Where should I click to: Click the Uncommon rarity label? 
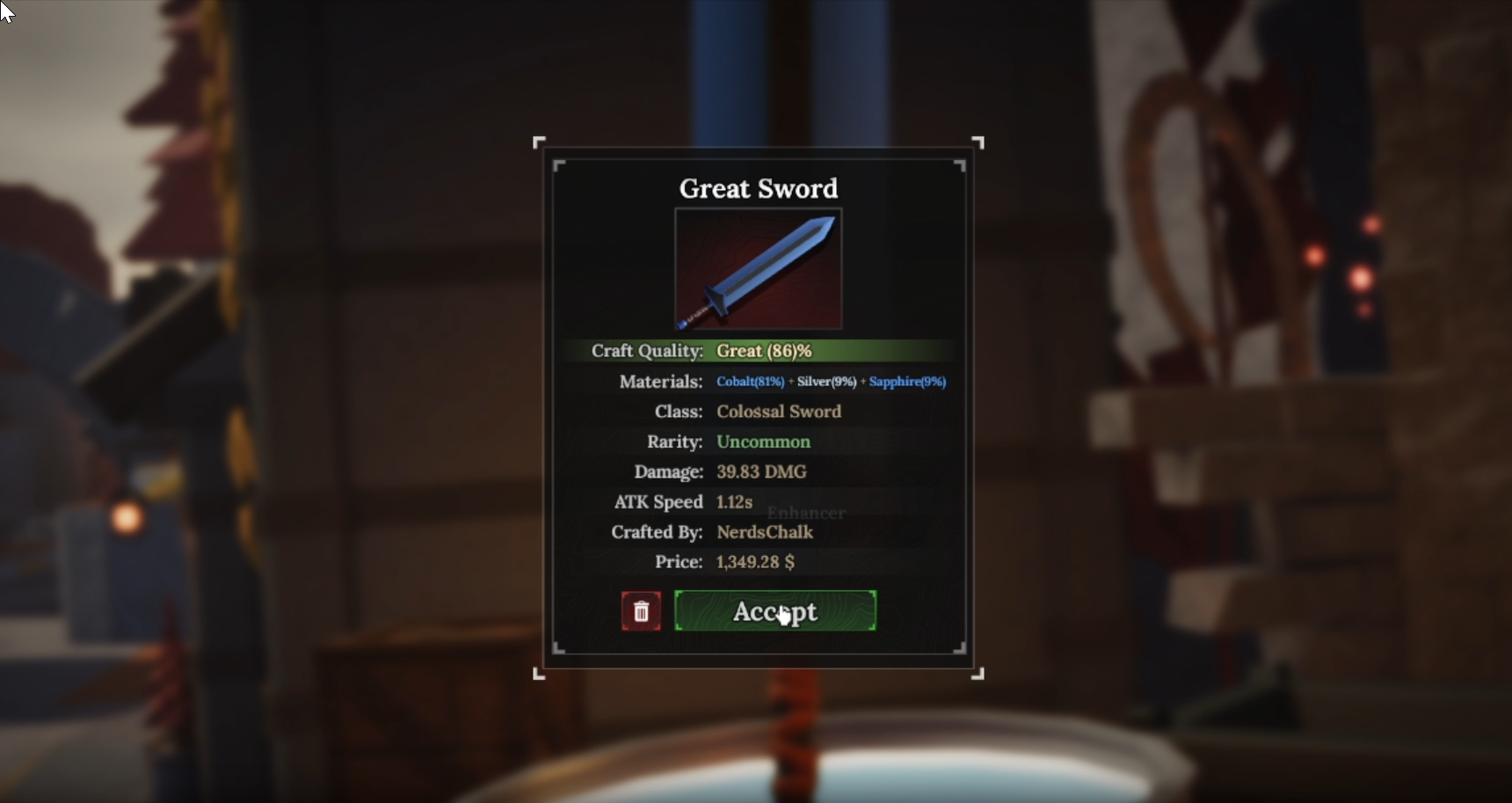[x=763, y=442]
